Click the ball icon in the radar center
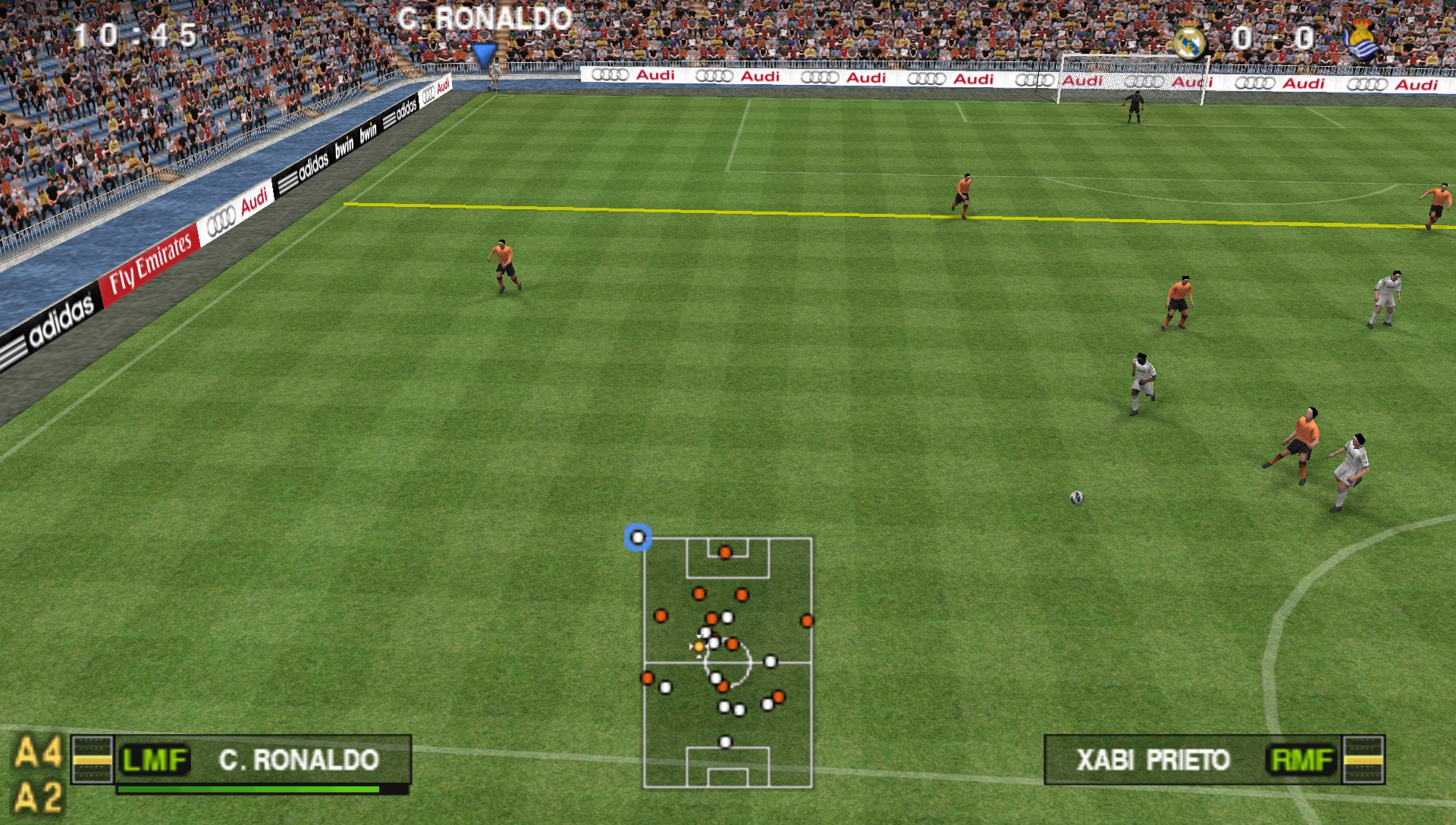Image resolution: width=1456 pixels, height=825 pixels. [698, 648]
